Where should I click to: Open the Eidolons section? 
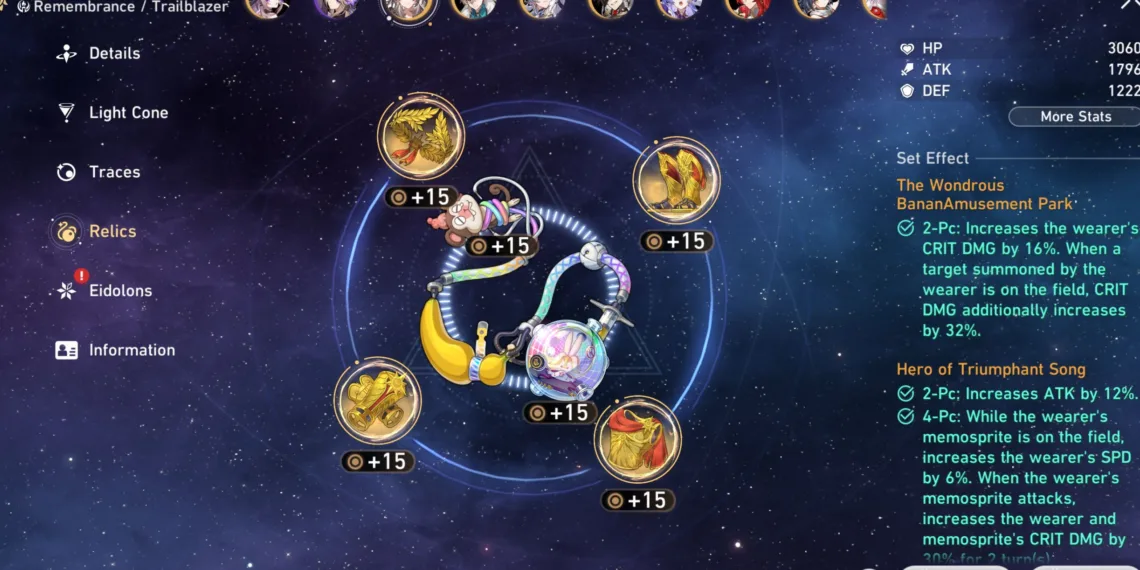click(119, 291)
